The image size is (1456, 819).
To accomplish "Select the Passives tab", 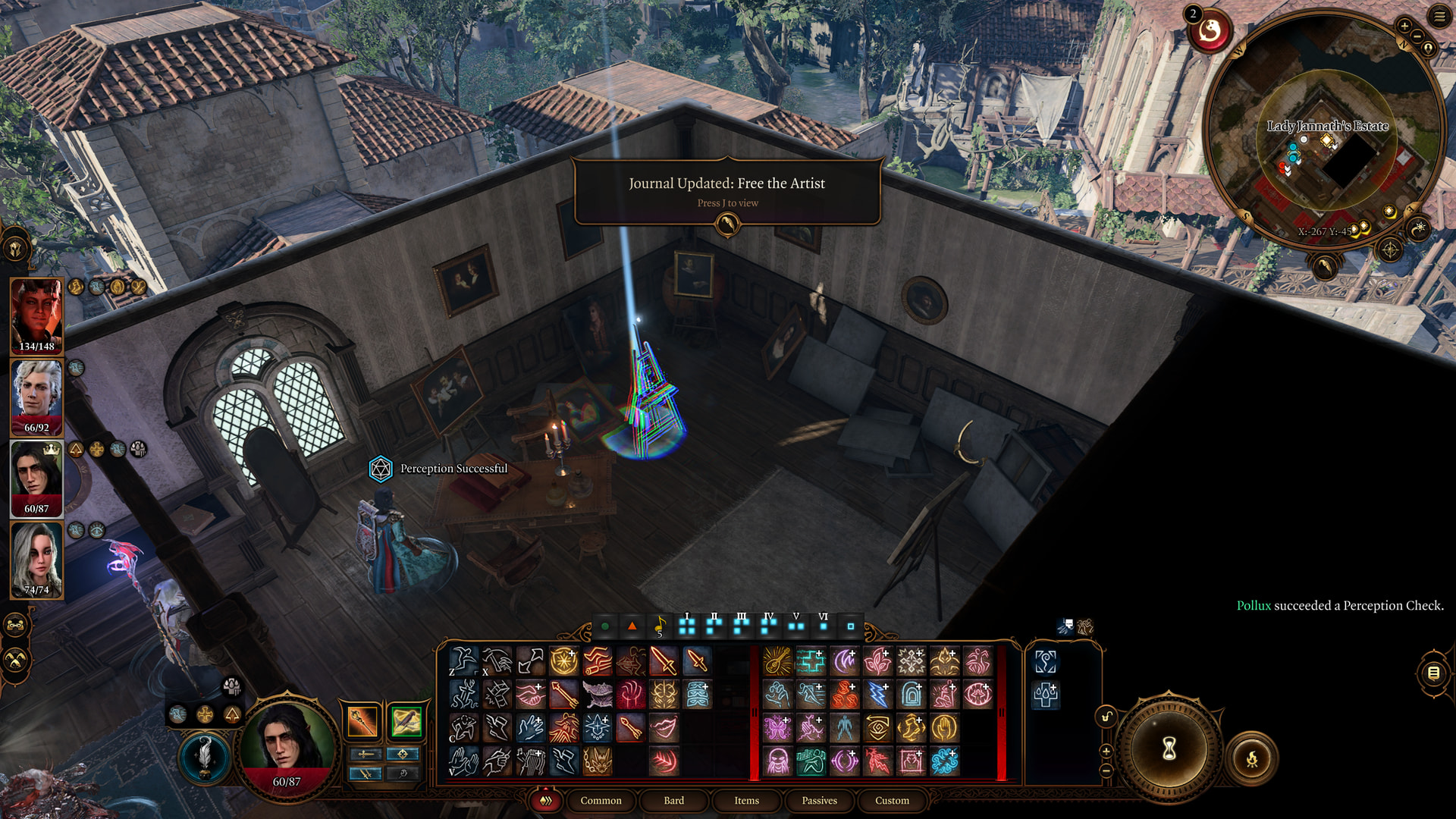I will pyautogui.click(x=819, y=800).
